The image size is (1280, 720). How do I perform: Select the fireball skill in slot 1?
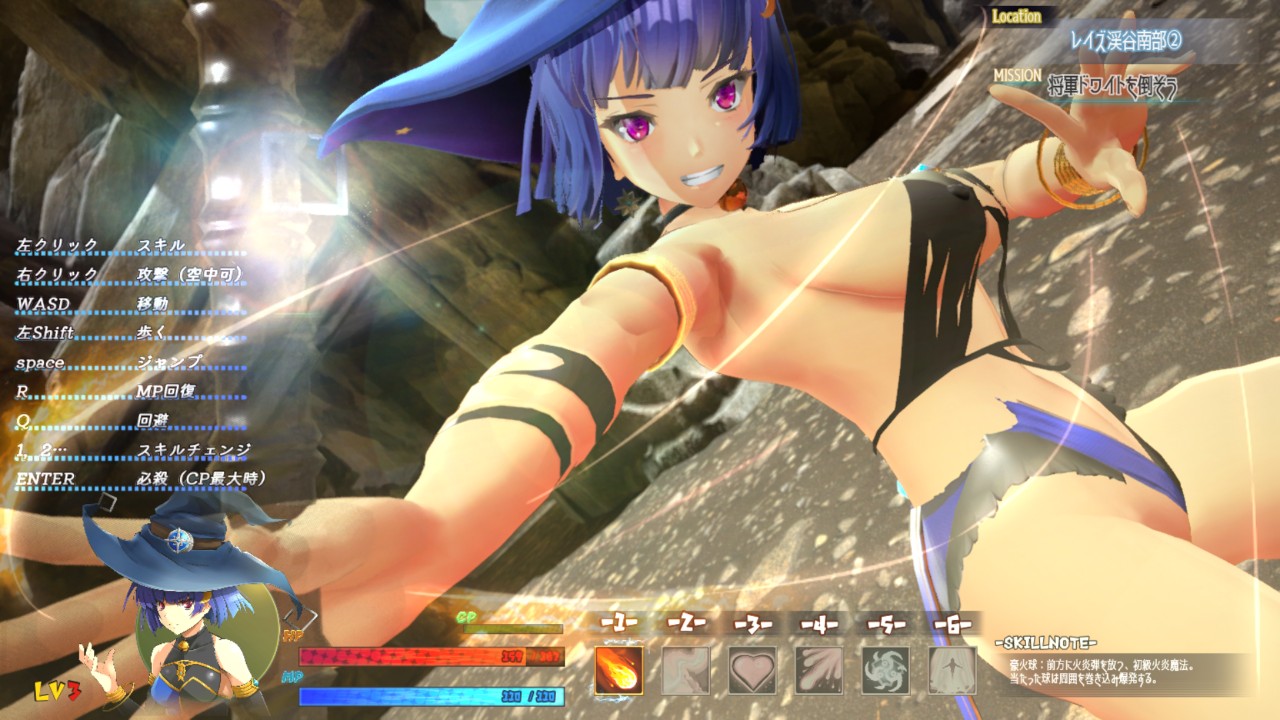tap(619, 670)
